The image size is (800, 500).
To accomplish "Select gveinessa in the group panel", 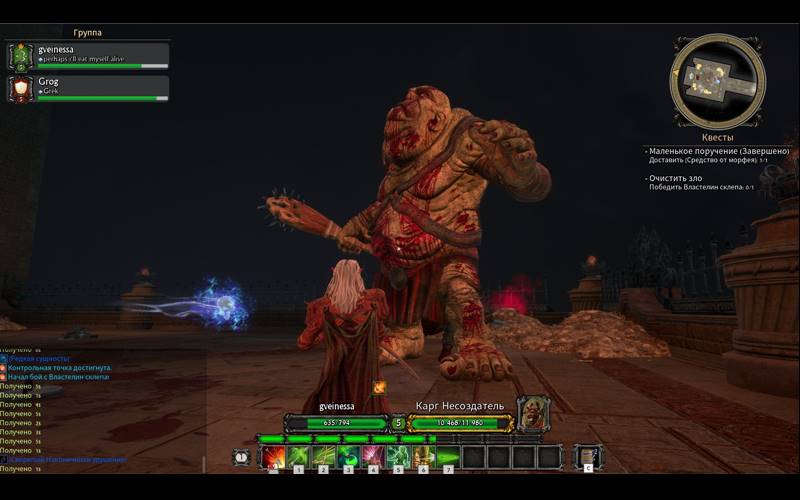I will coord(88,55).
